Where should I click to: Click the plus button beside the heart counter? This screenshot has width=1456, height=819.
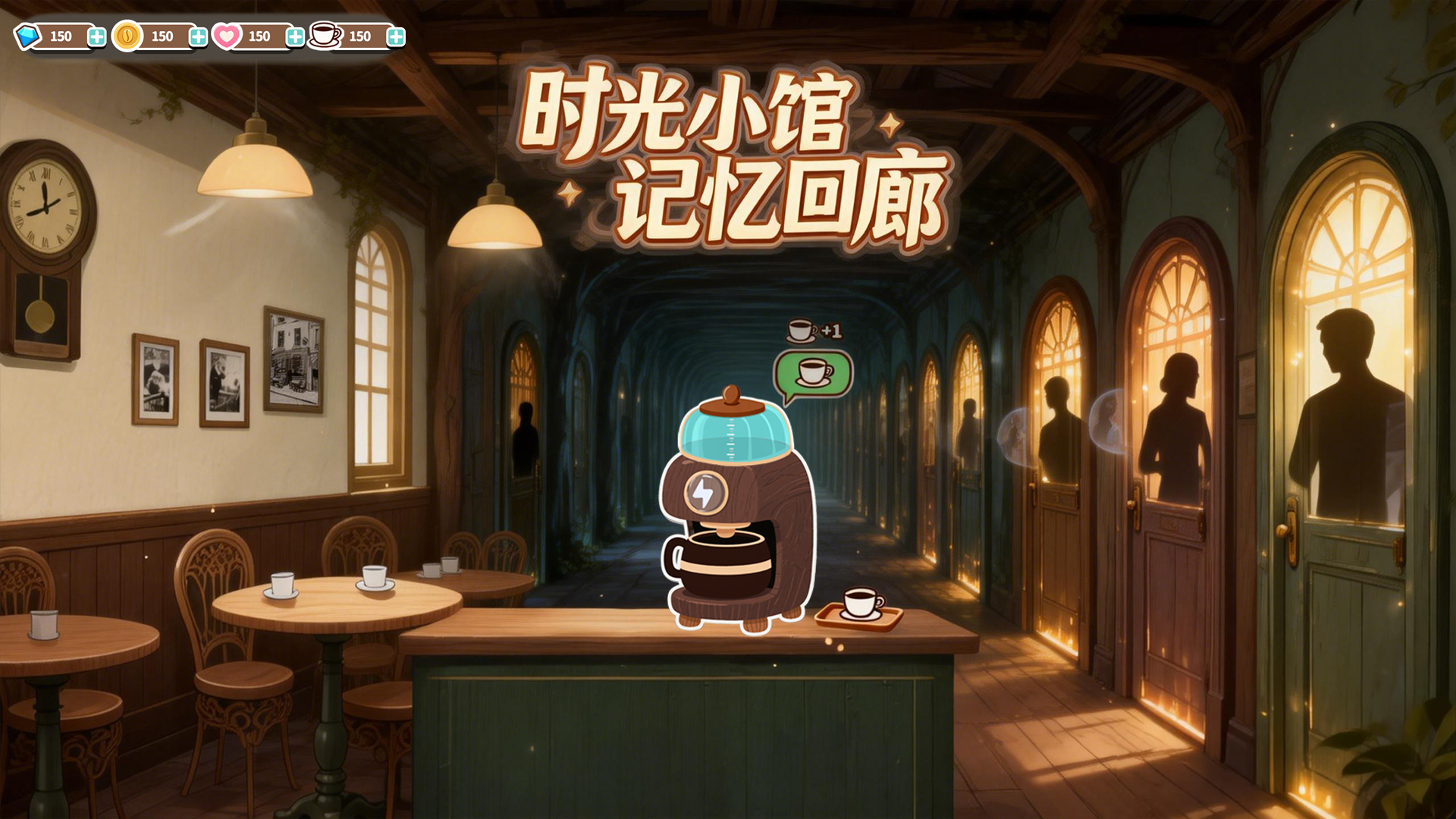294,36
